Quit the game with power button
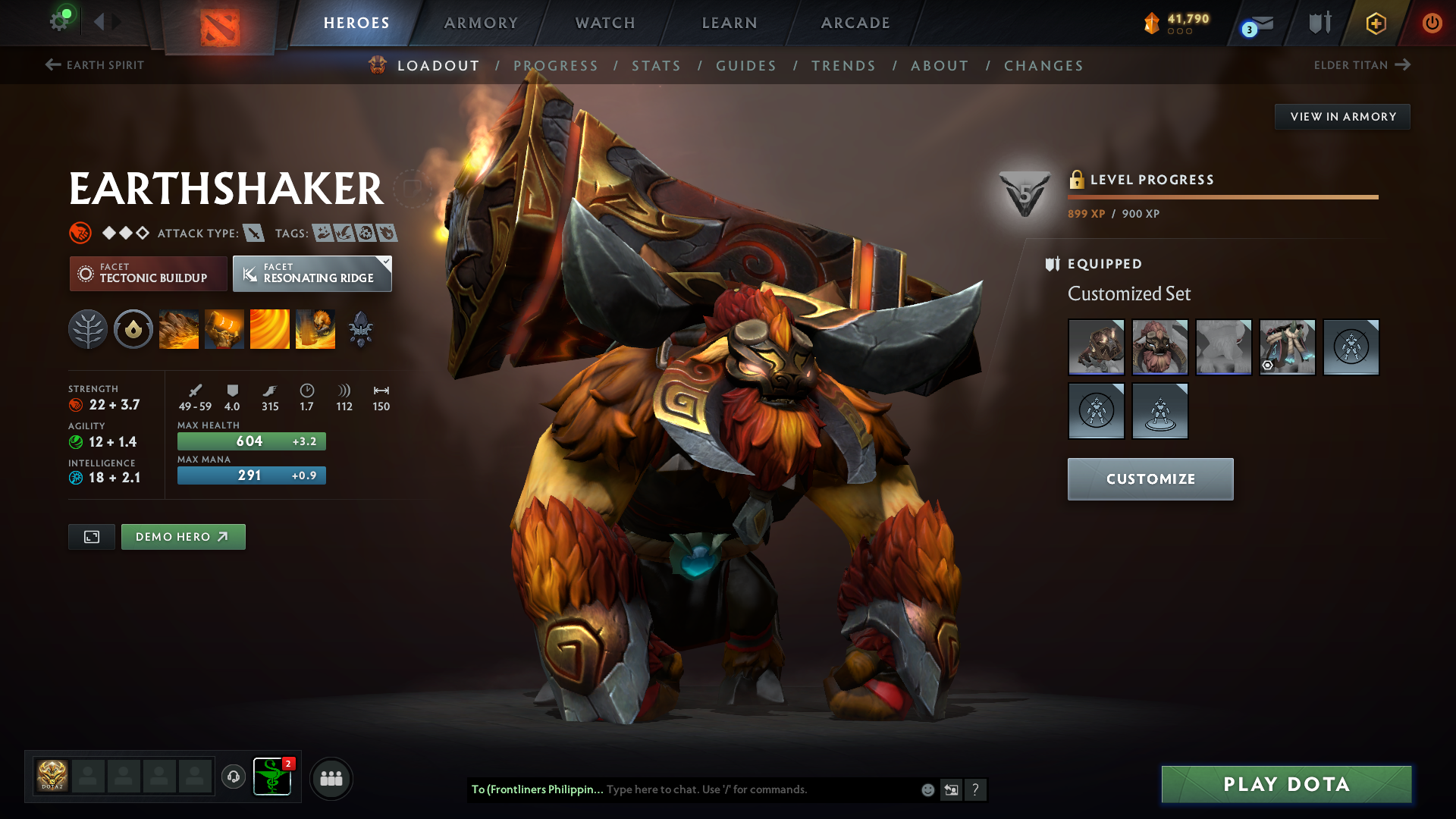Viewport: 1456px width, 819px height. [x=1432, y=23]
